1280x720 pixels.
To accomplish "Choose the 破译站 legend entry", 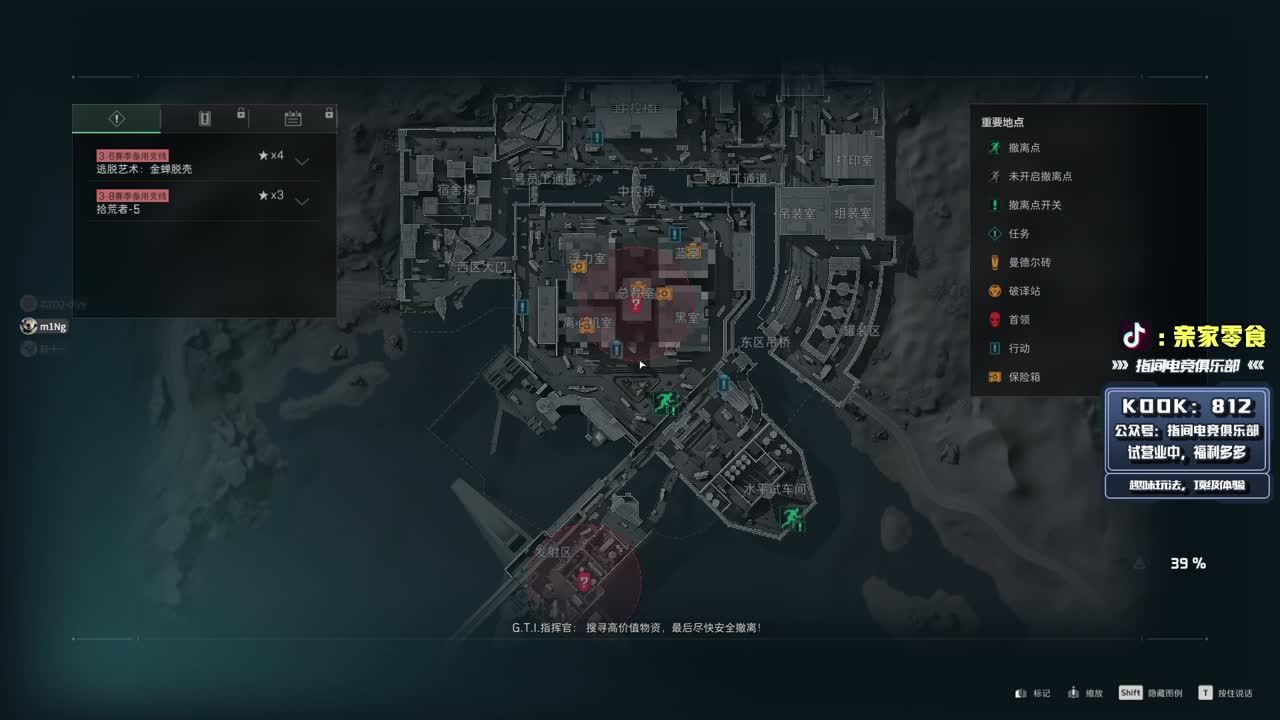I will click(1024, 291).
